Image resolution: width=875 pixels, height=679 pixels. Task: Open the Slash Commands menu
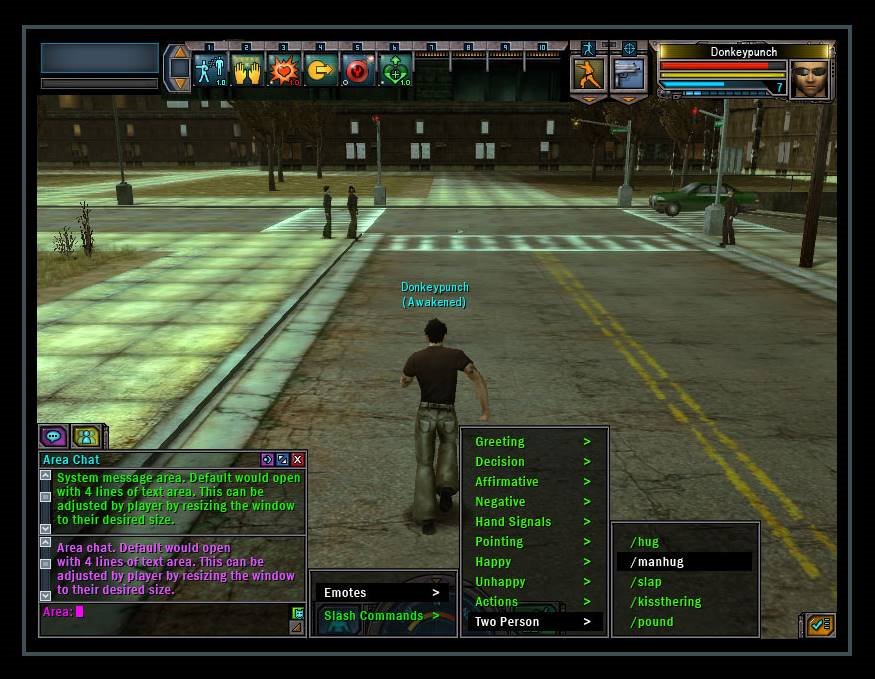[x=381, y=616]
